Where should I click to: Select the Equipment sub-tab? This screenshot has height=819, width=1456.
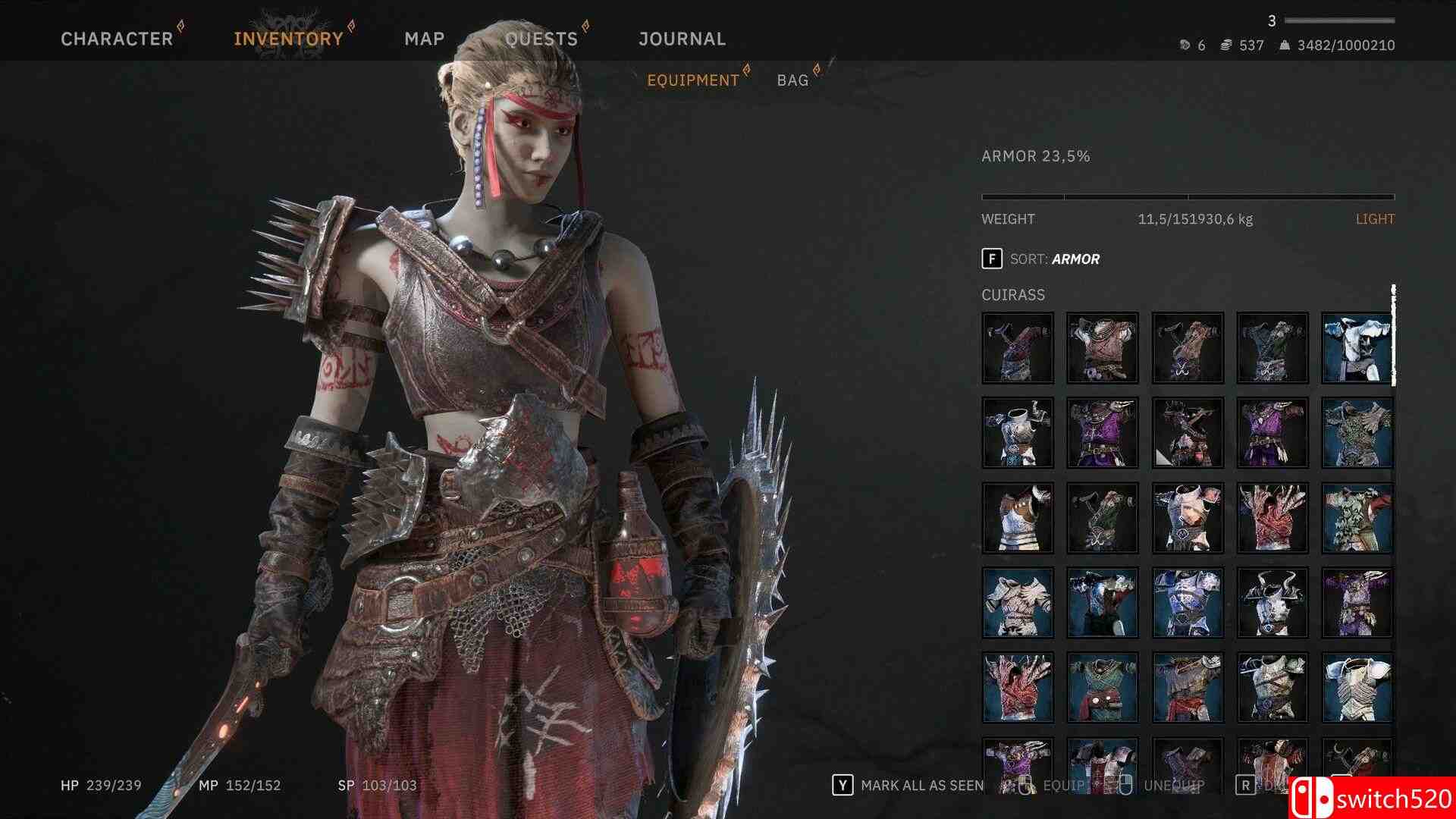(692, 80)
